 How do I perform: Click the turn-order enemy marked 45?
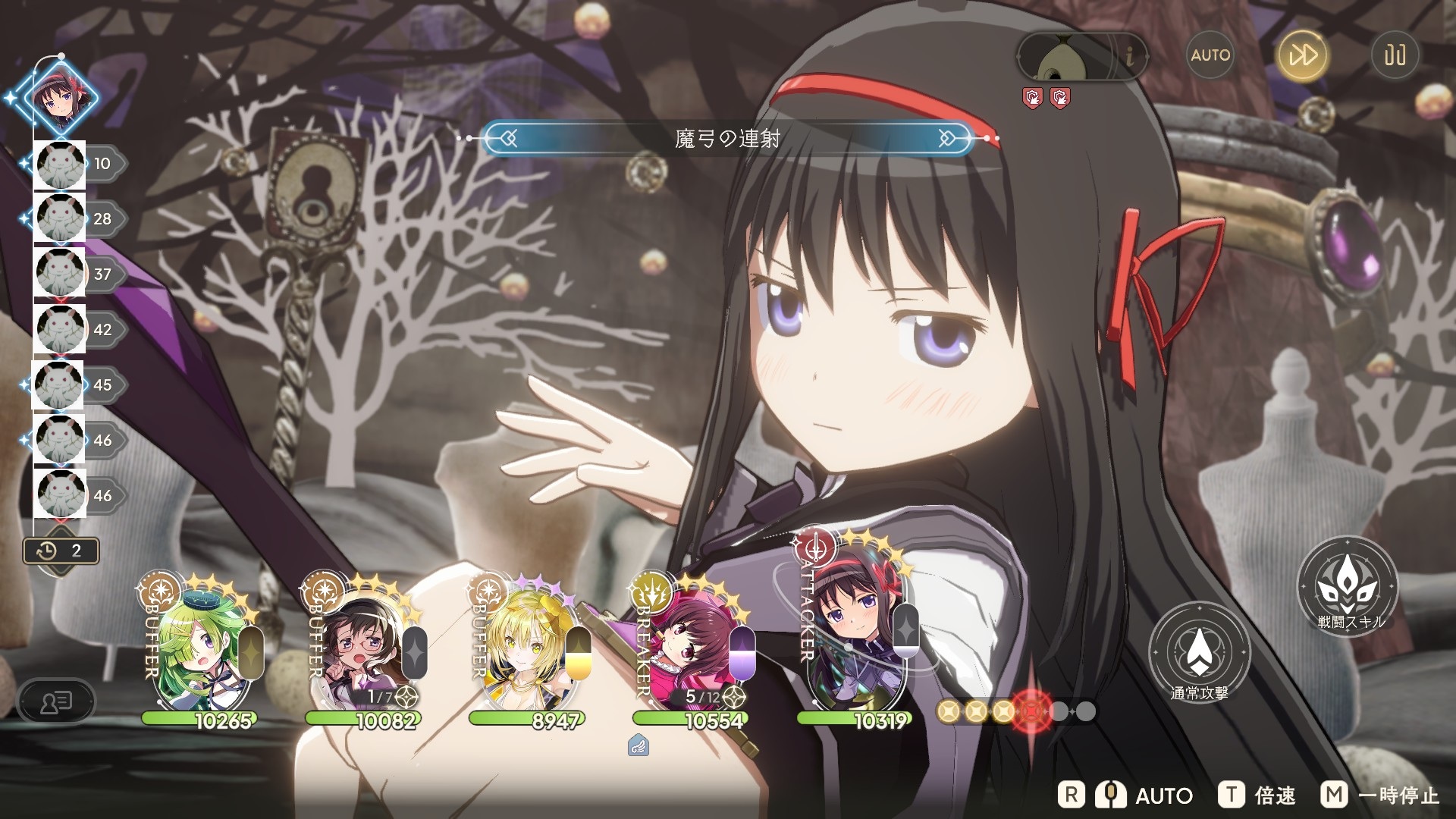tap(59, 385)
